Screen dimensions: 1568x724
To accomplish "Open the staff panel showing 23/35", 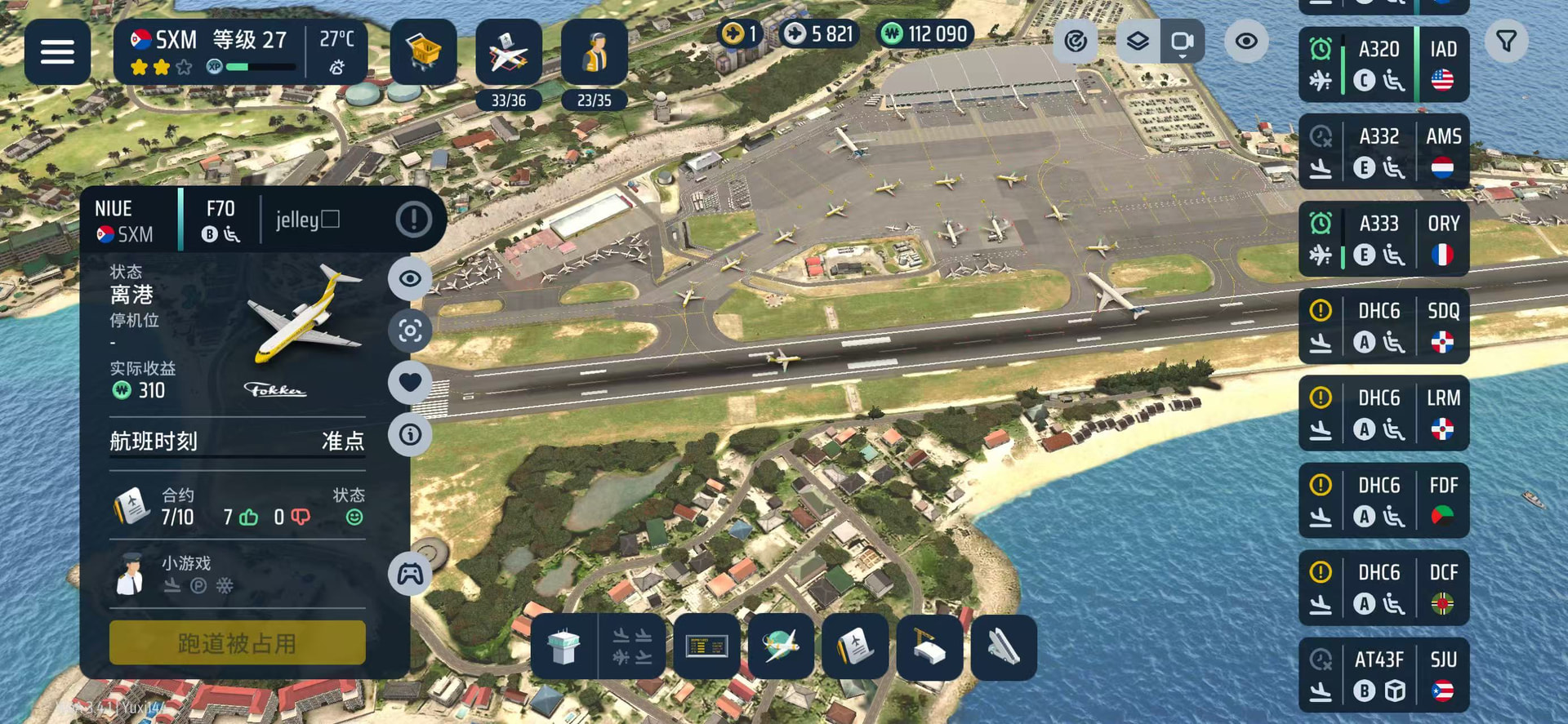I will pyautogui.click(x=594, y=54).
